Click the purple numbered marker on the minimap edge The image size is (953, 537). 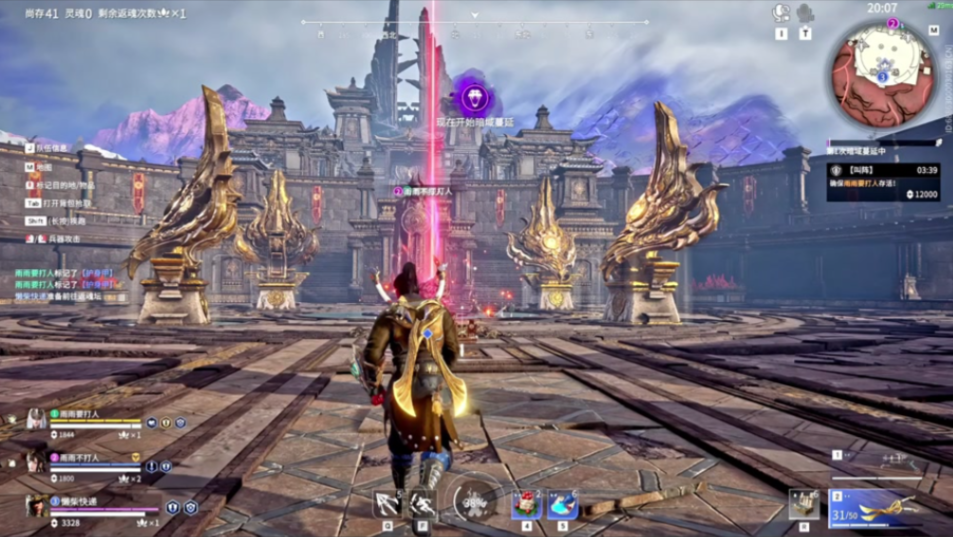[893, 23]
